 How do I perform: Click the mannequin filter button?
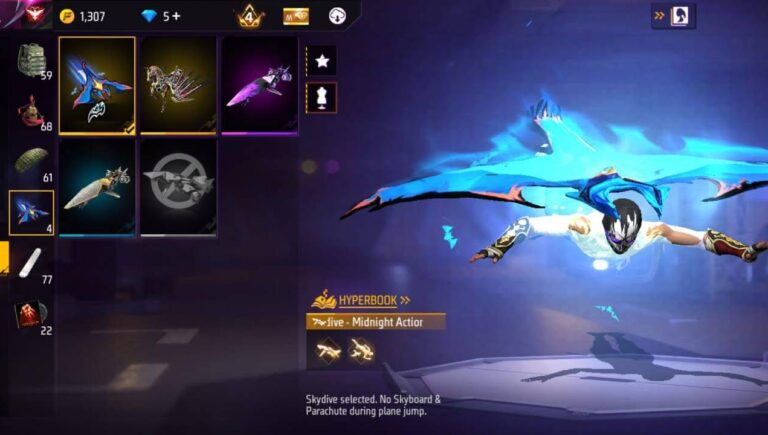(322, 97)
